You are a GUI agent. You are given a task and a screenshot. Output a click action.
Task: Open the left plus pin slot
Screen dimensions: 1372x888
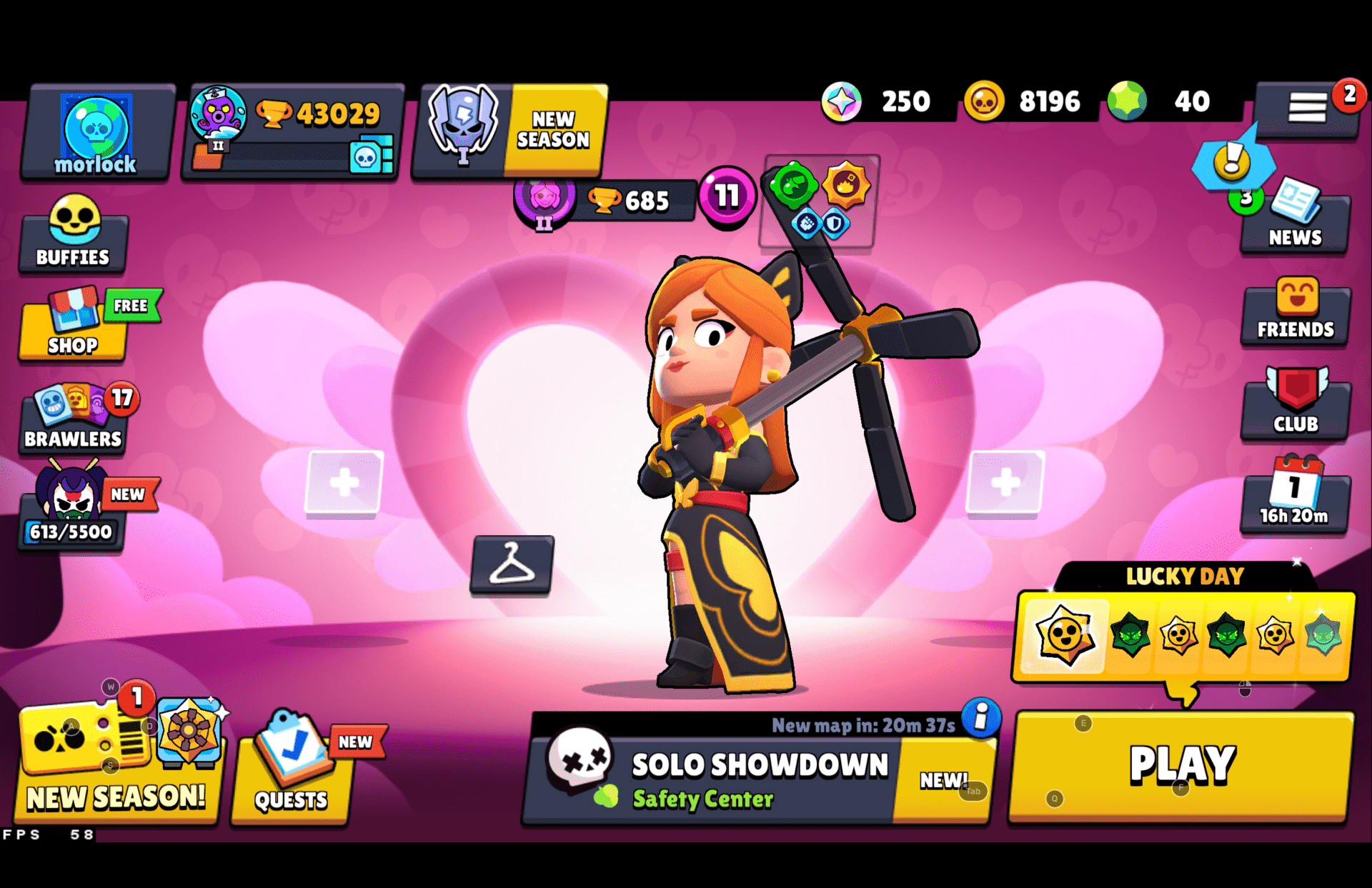pos(343,484)
